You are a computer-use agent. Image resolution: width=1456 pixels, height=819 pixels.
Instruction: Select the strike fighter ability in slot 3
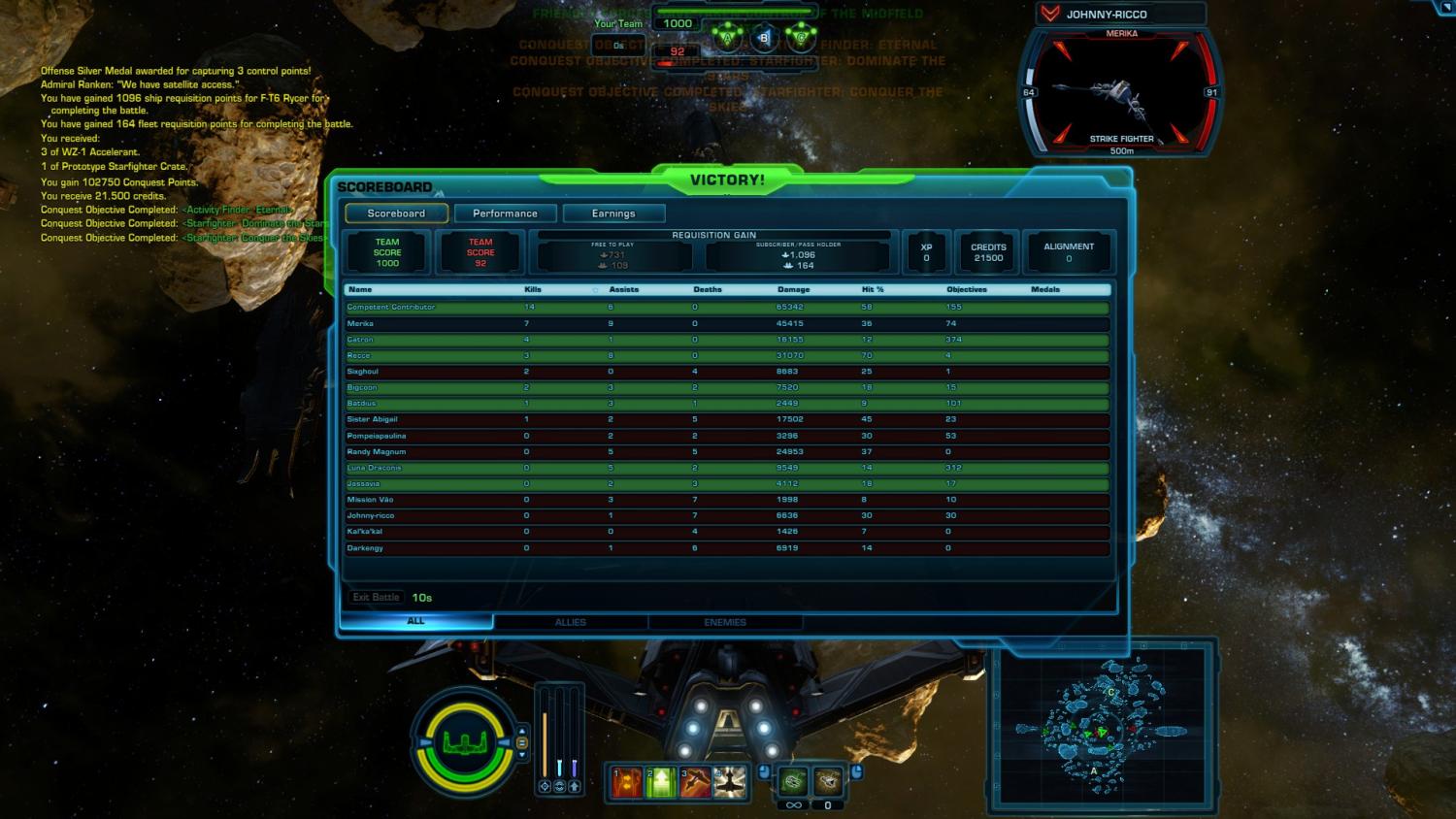click(693, 781)
